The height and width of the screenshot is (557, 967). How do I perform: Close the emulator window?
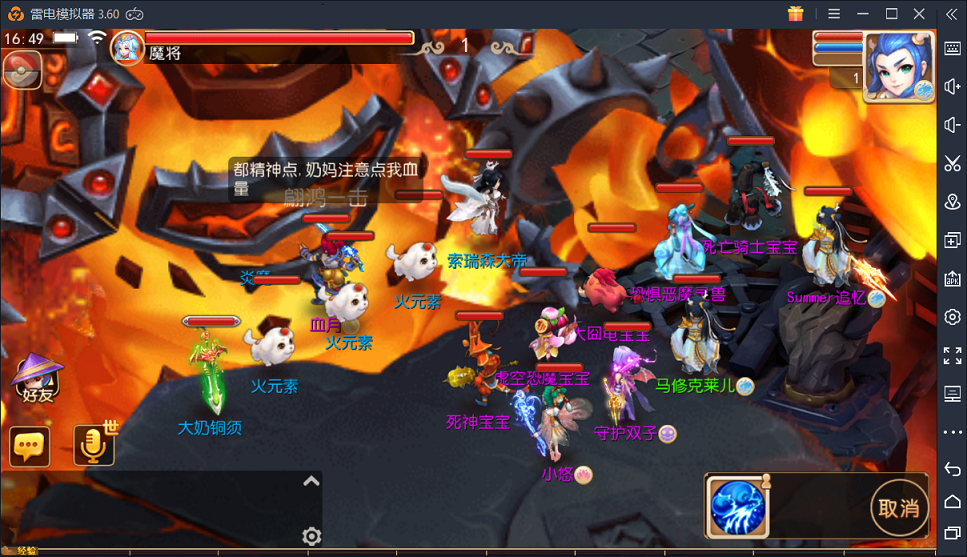click(919, 14)
